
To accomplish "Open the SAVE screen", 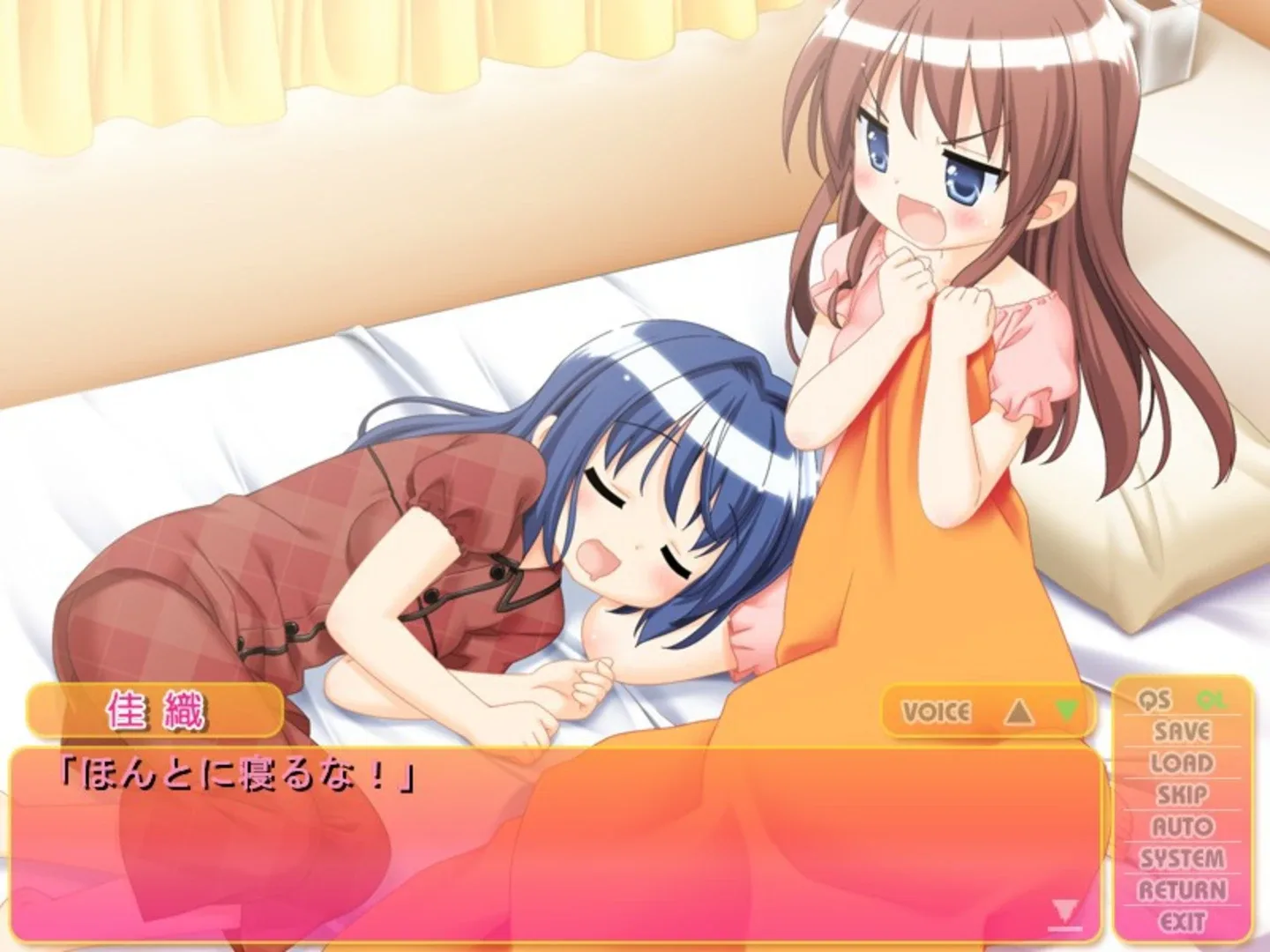I will [x=1183, y=731].
